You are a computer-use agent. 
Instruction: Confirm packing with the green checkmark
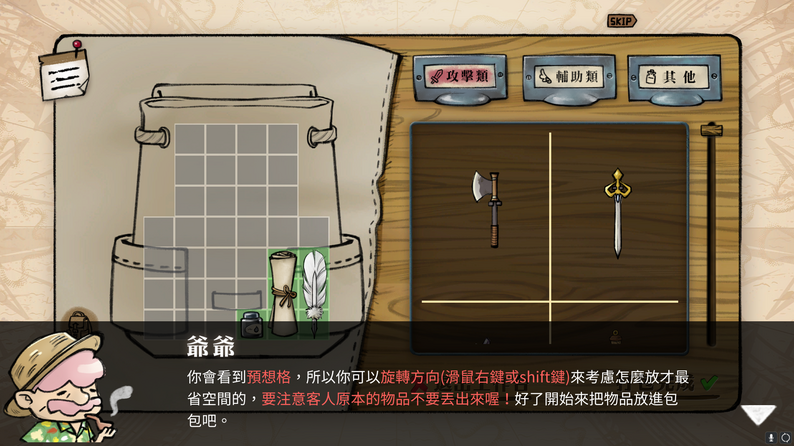[708, 381]
